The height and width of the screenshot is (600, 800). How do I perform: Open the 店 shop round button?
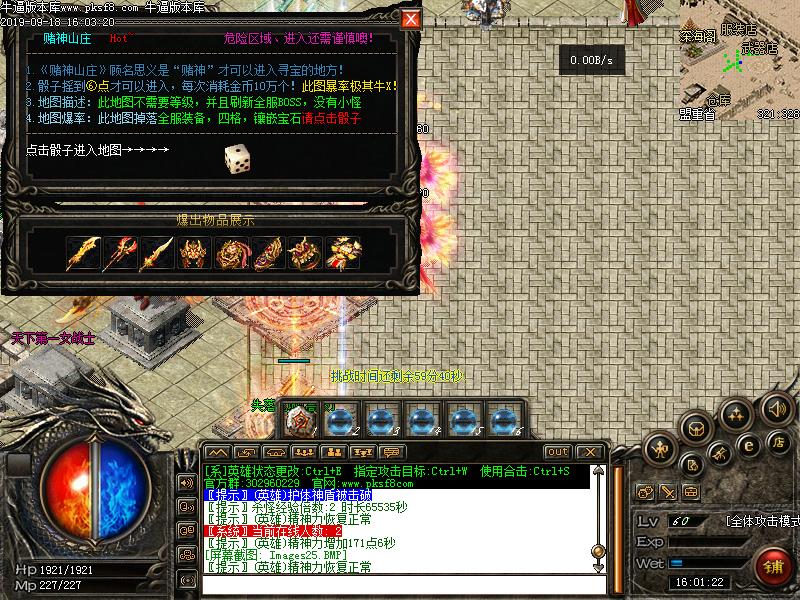[777, 441]
